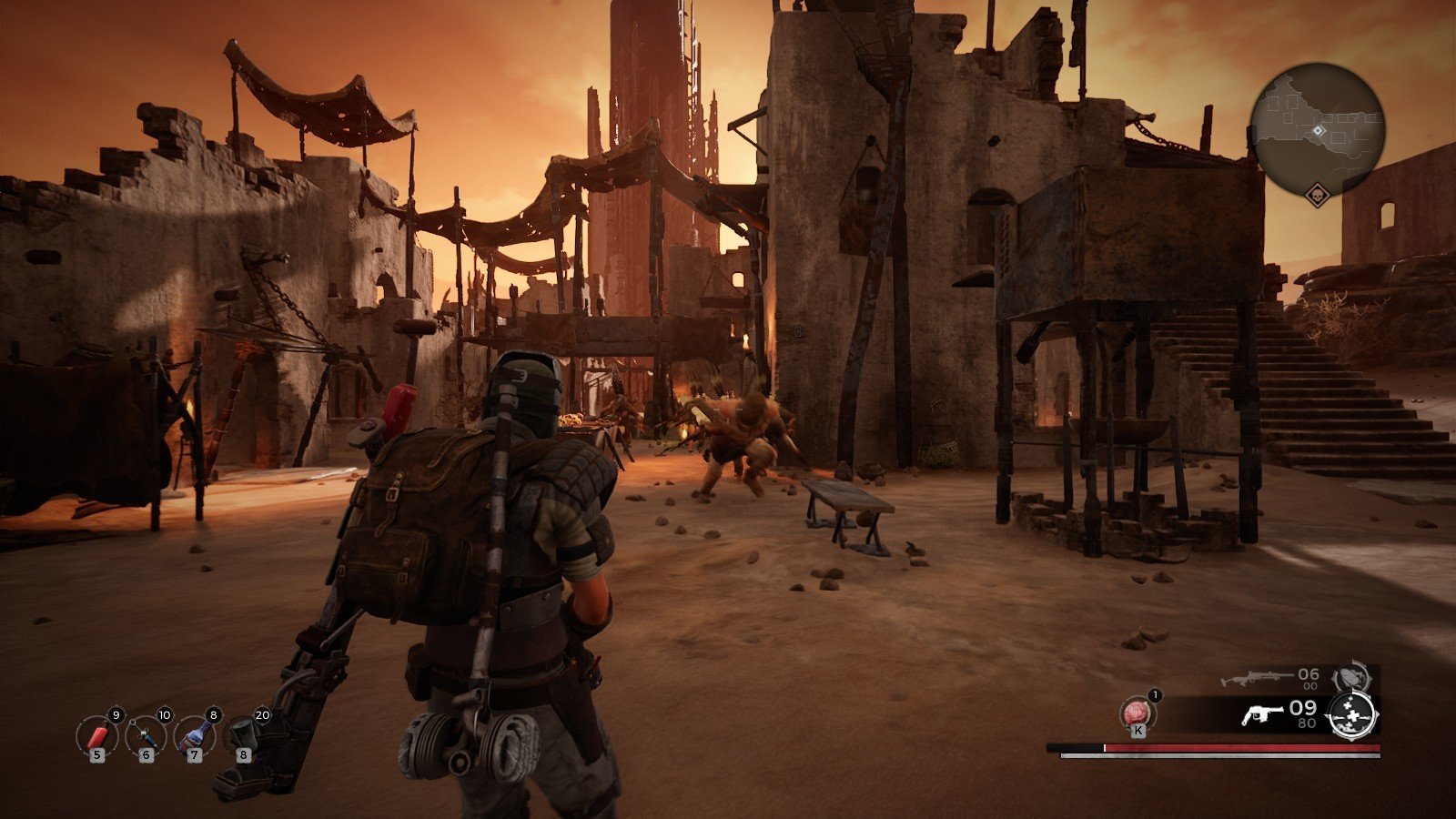
Task: Select the red canister consumable slot
Action: [x=96, y=735]
